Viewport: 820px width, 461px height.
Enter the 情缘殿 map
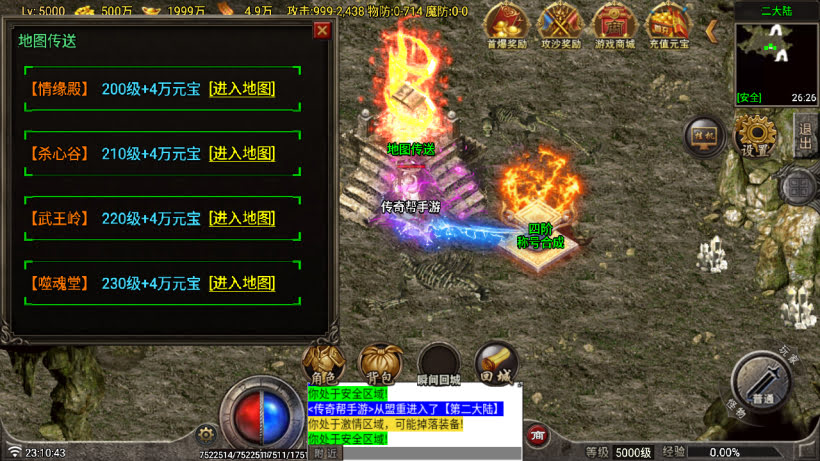241,89
